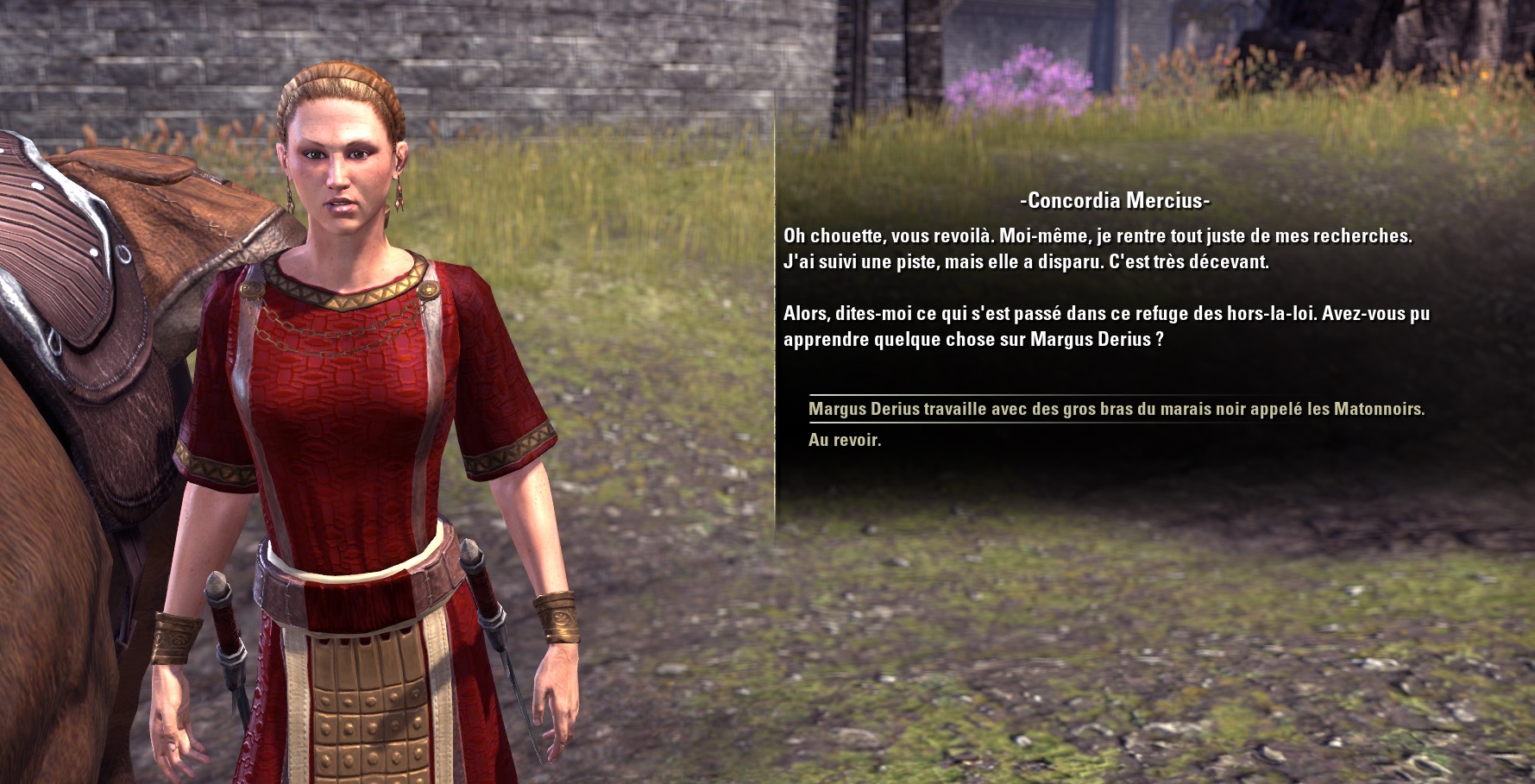Choose the reply about Margus Derius and the Matonnoirs
The image size is (1535, 784).
tap(1116, 409)
